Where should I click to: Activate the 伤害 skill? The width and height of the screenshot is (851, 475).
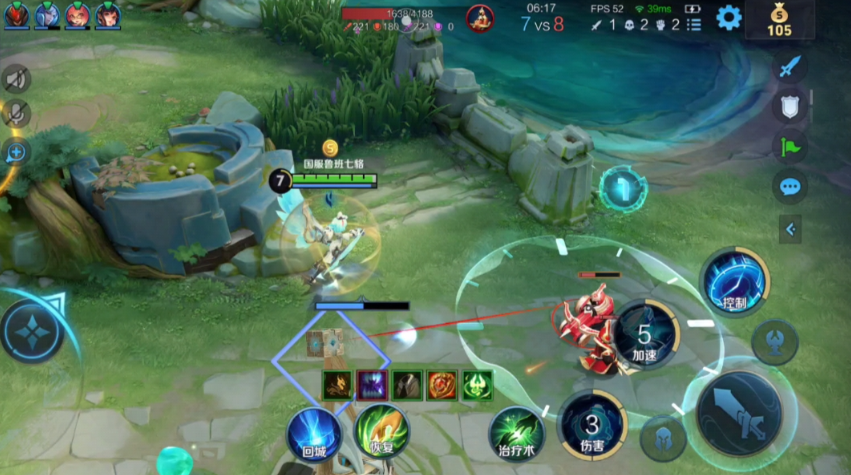tap(592, 421)
